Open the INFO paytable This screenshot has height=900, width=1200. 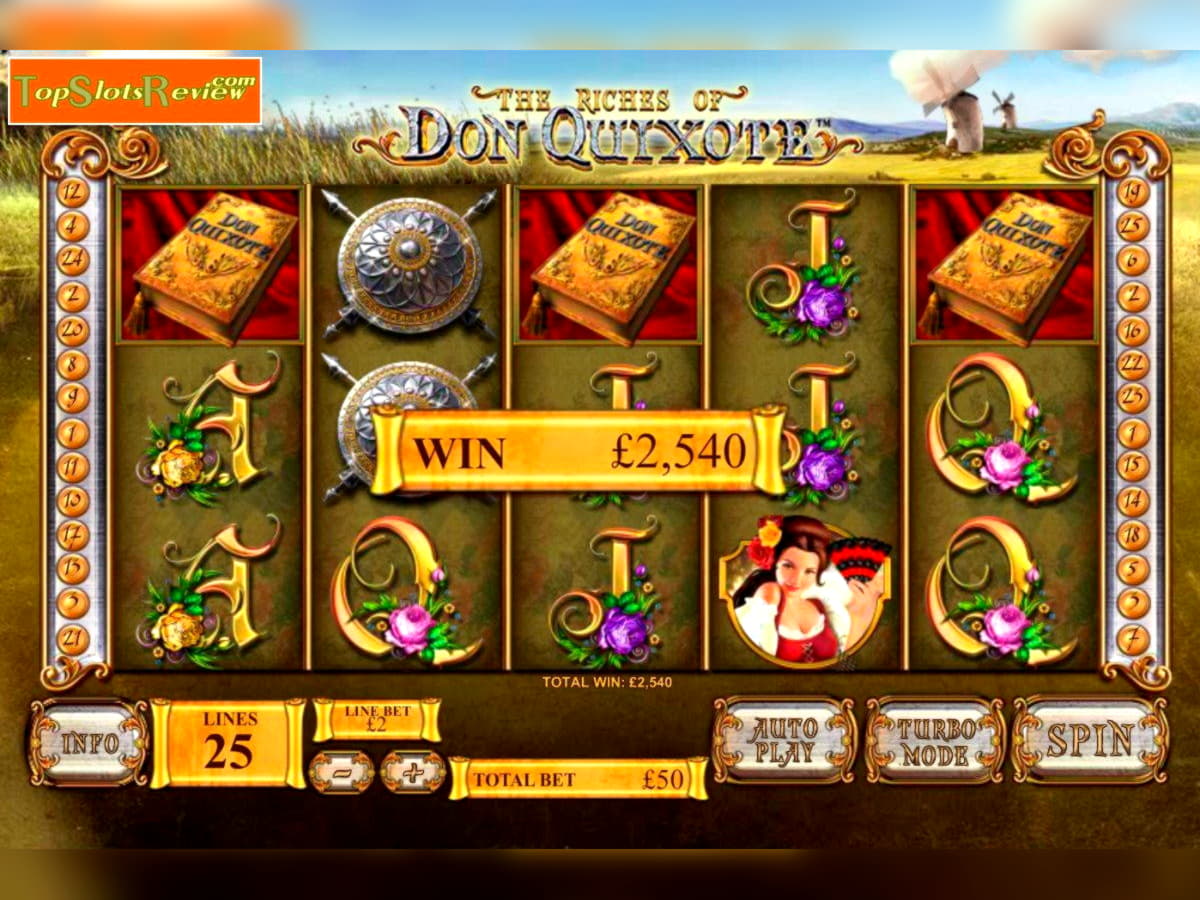pyautogui.click(x=89, y=742)
